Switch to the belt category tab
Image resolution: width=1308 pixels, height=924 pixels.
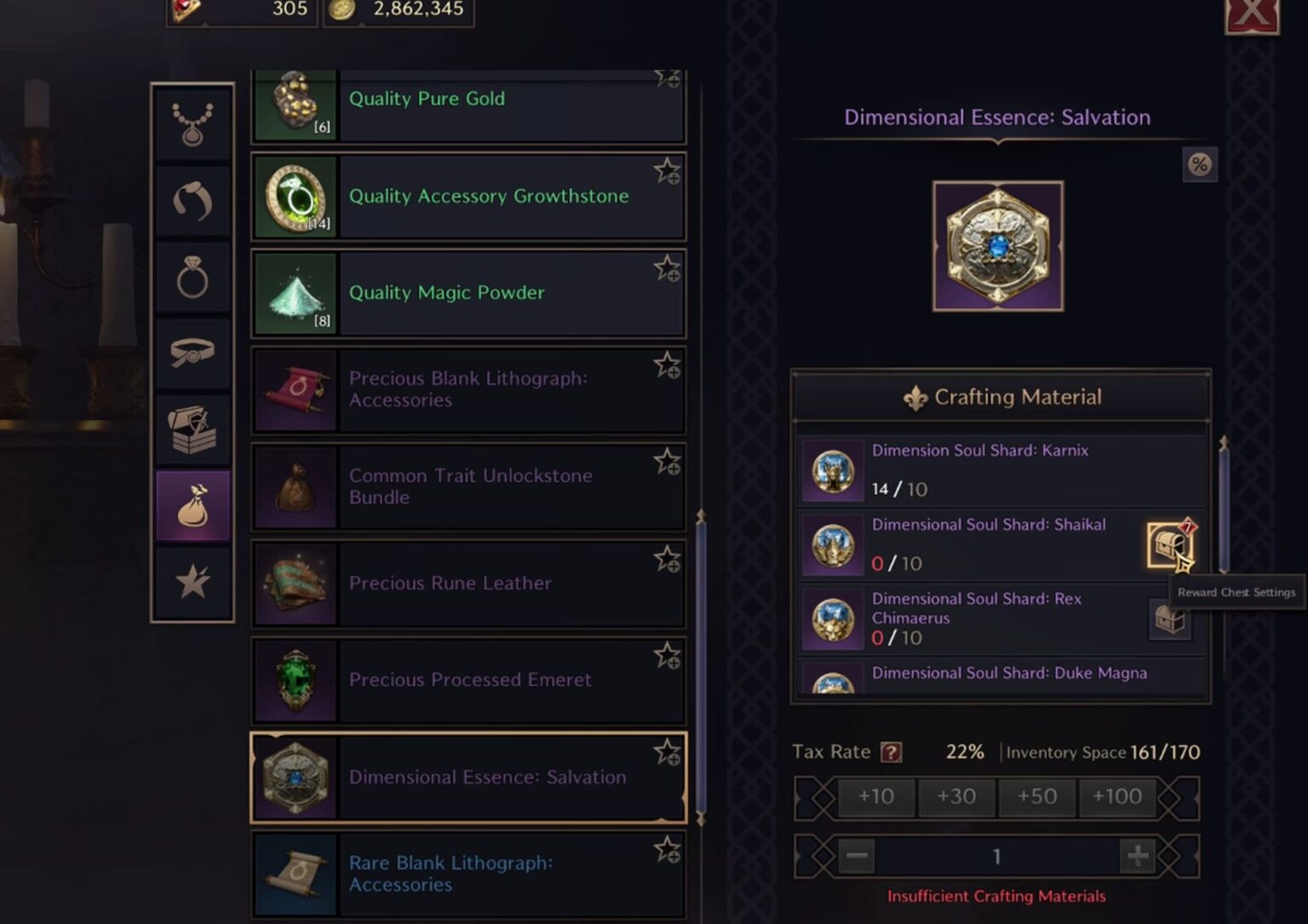192,352
